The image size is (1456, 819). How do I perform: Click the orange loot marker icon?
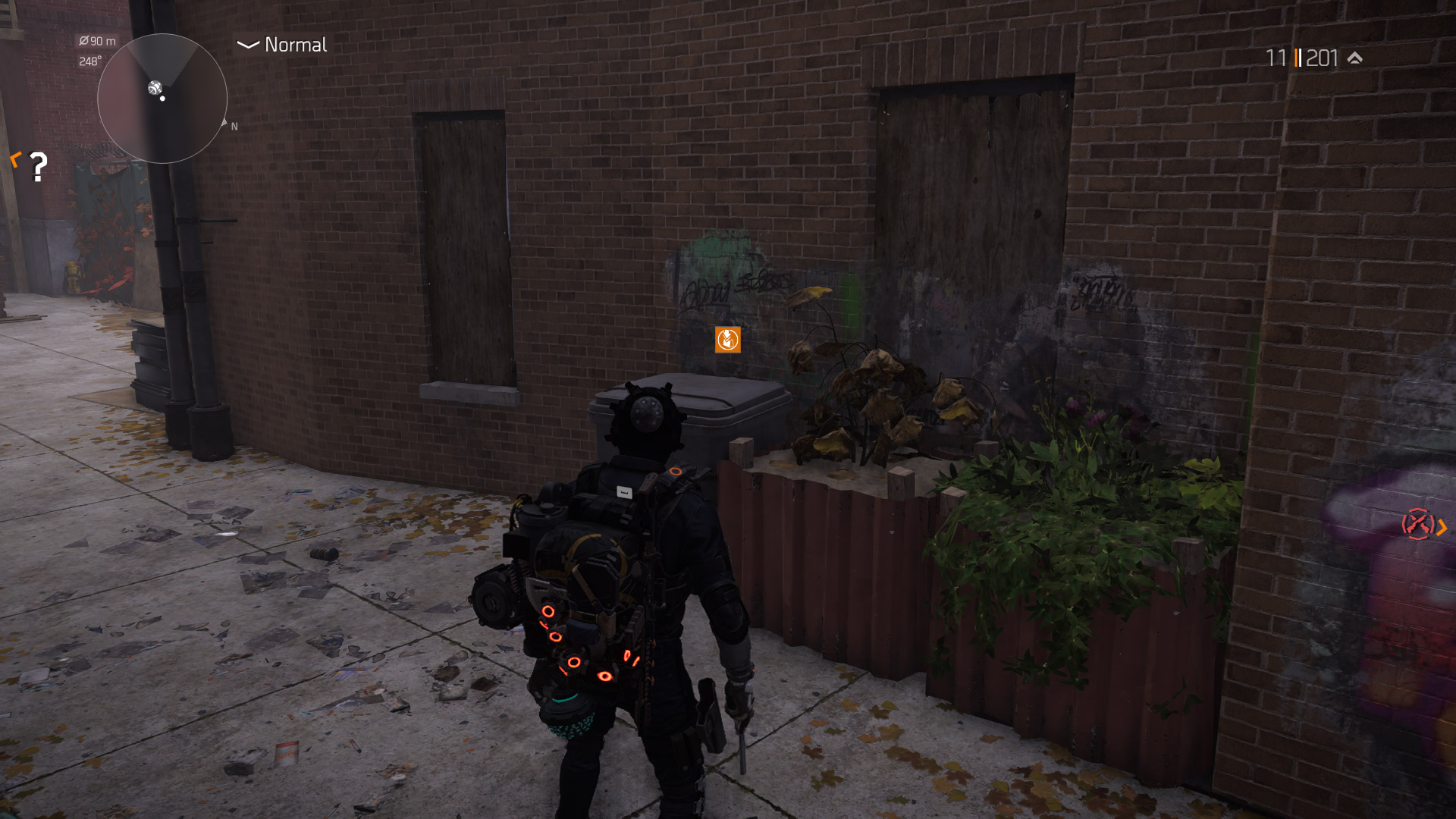(727, 340)
